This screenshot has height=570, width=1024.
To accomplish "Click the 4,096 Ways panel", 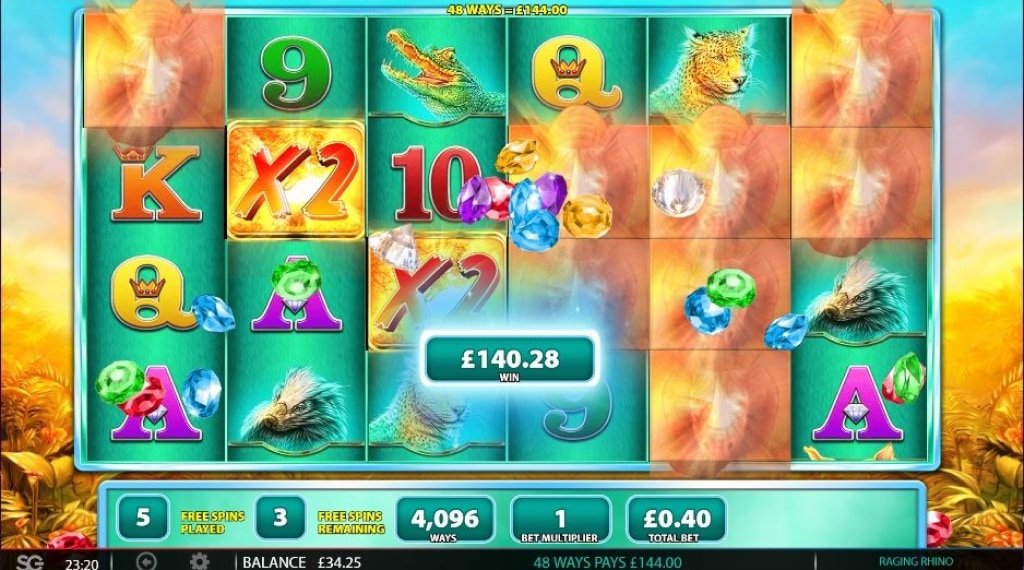I will click(445, 520).
